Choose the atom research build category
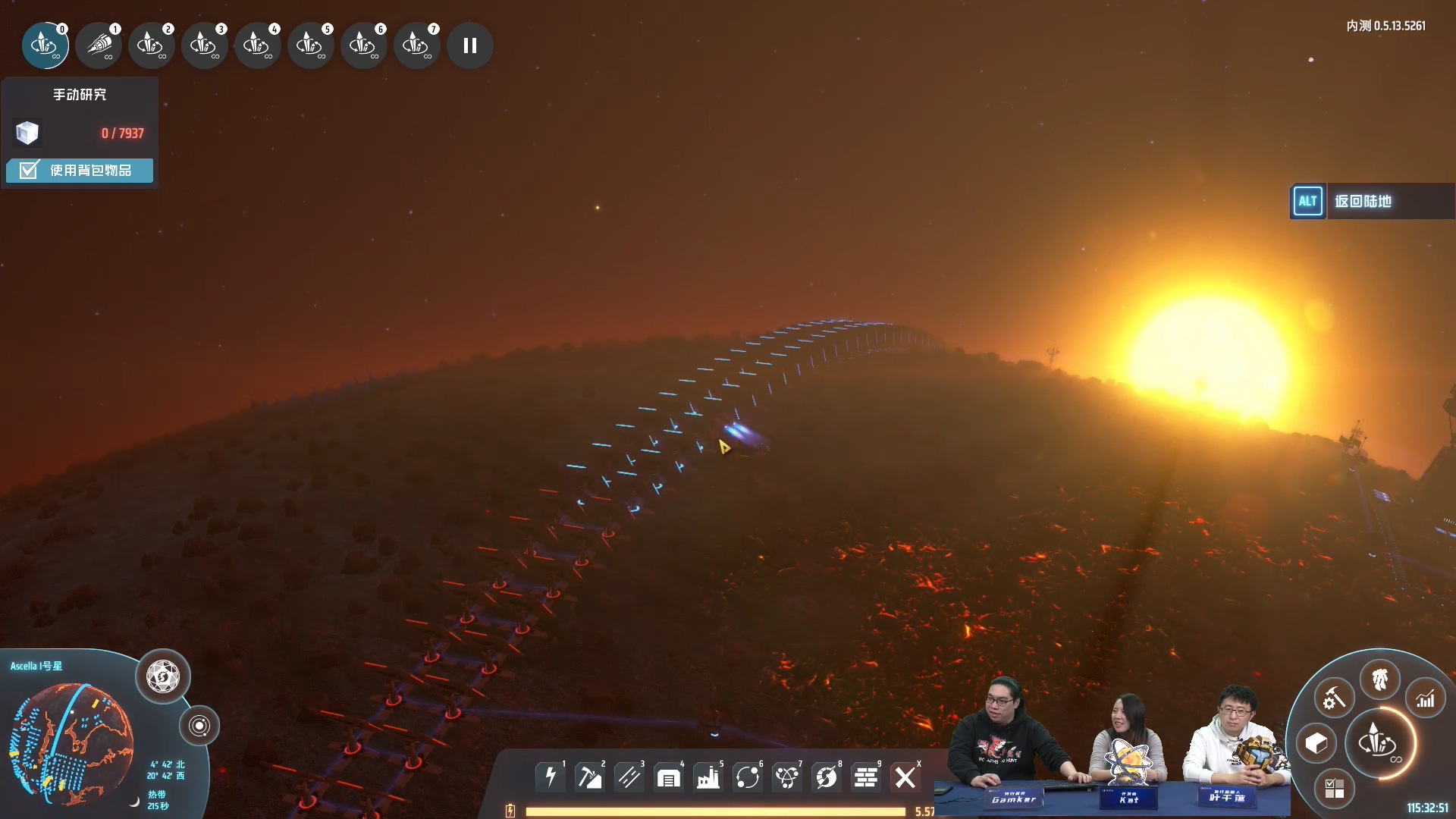Viewport: 1456px width, 819px height. (x=787, y=777)
